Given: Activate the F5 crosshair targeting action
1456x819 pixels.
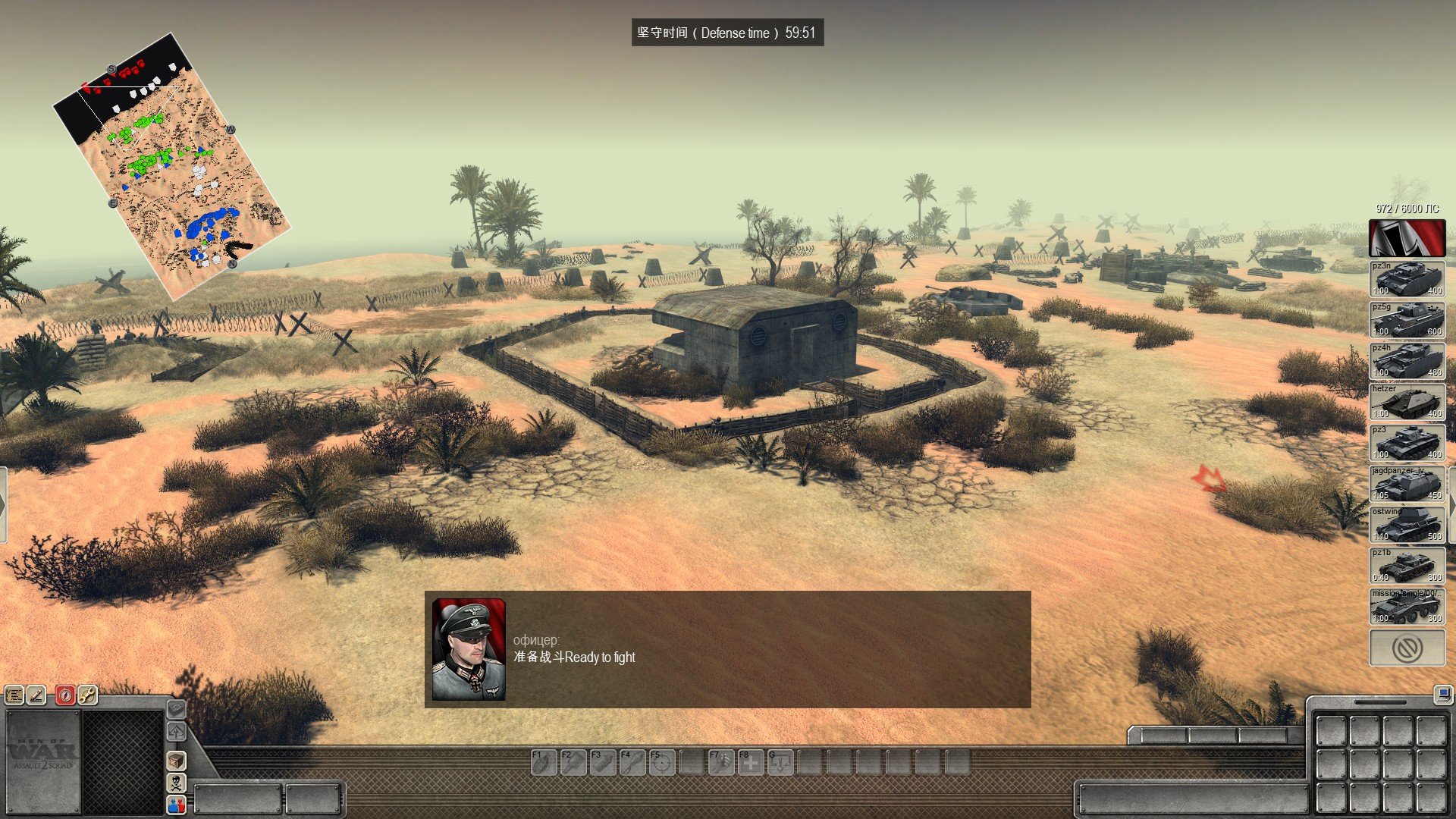Looking at the screenshot, I should click(x=662, y=762).
